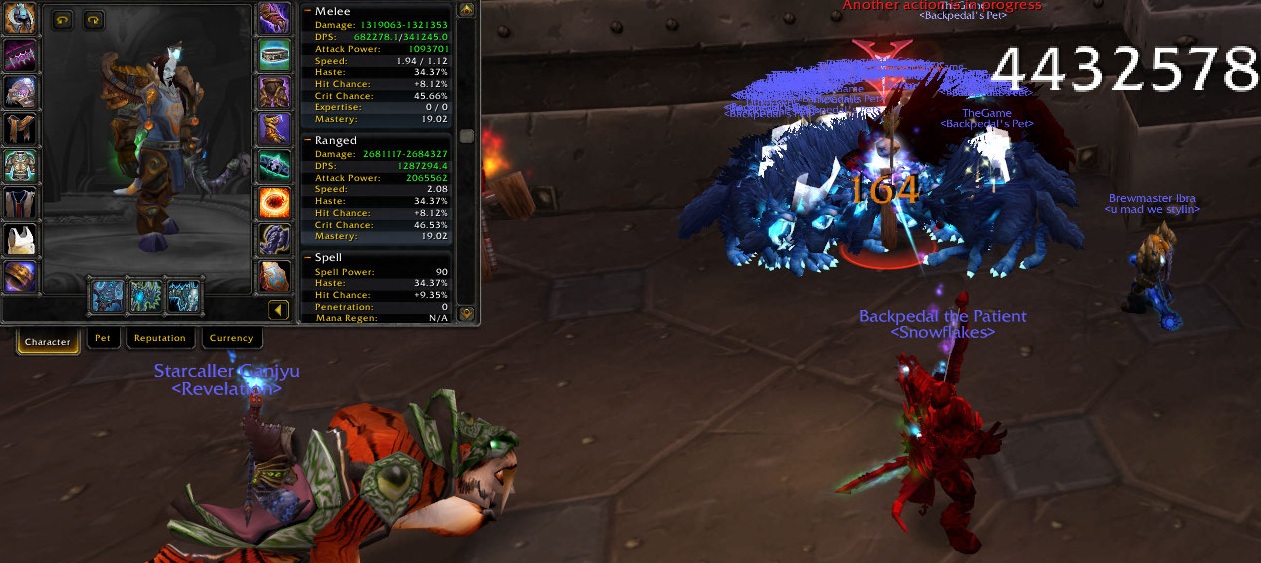Show the Currency tab

232,339
